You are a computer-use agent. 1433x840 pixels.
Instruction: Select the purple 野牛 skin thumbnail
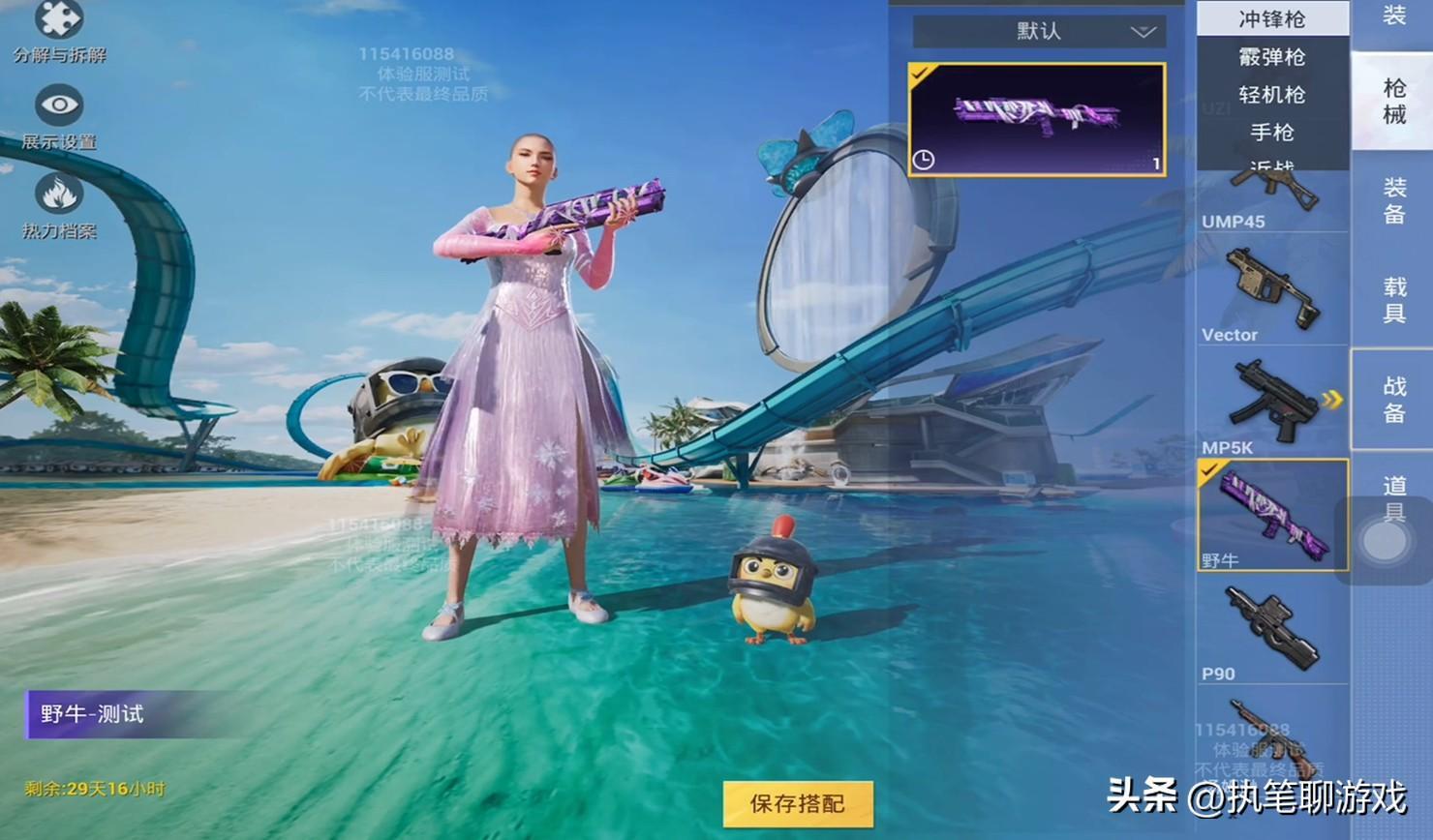click(x=1036, y=119)
